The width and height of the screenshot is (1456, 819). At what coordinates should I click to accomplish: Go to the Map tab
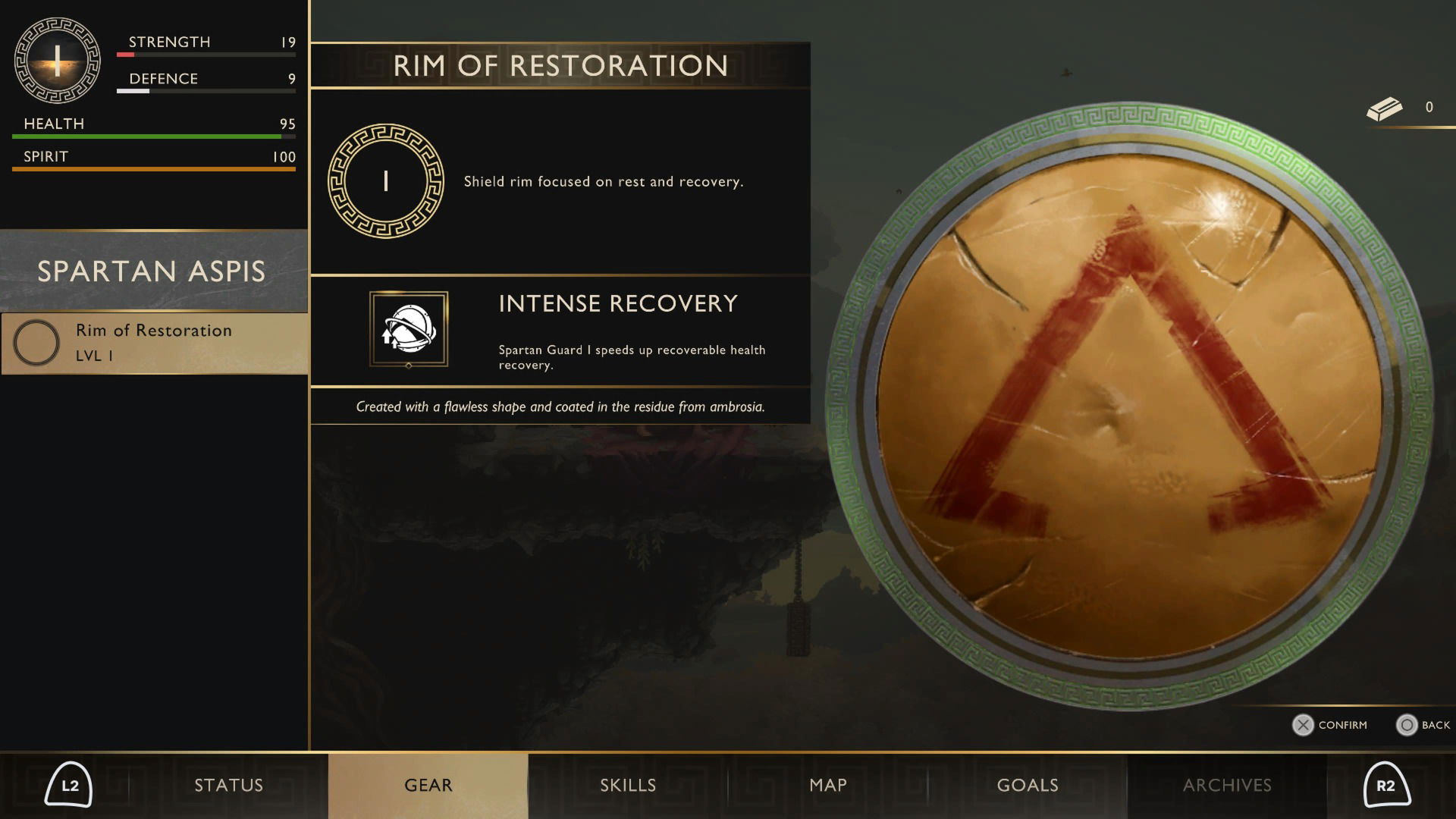pyautogui.click(x=827, y=786)
